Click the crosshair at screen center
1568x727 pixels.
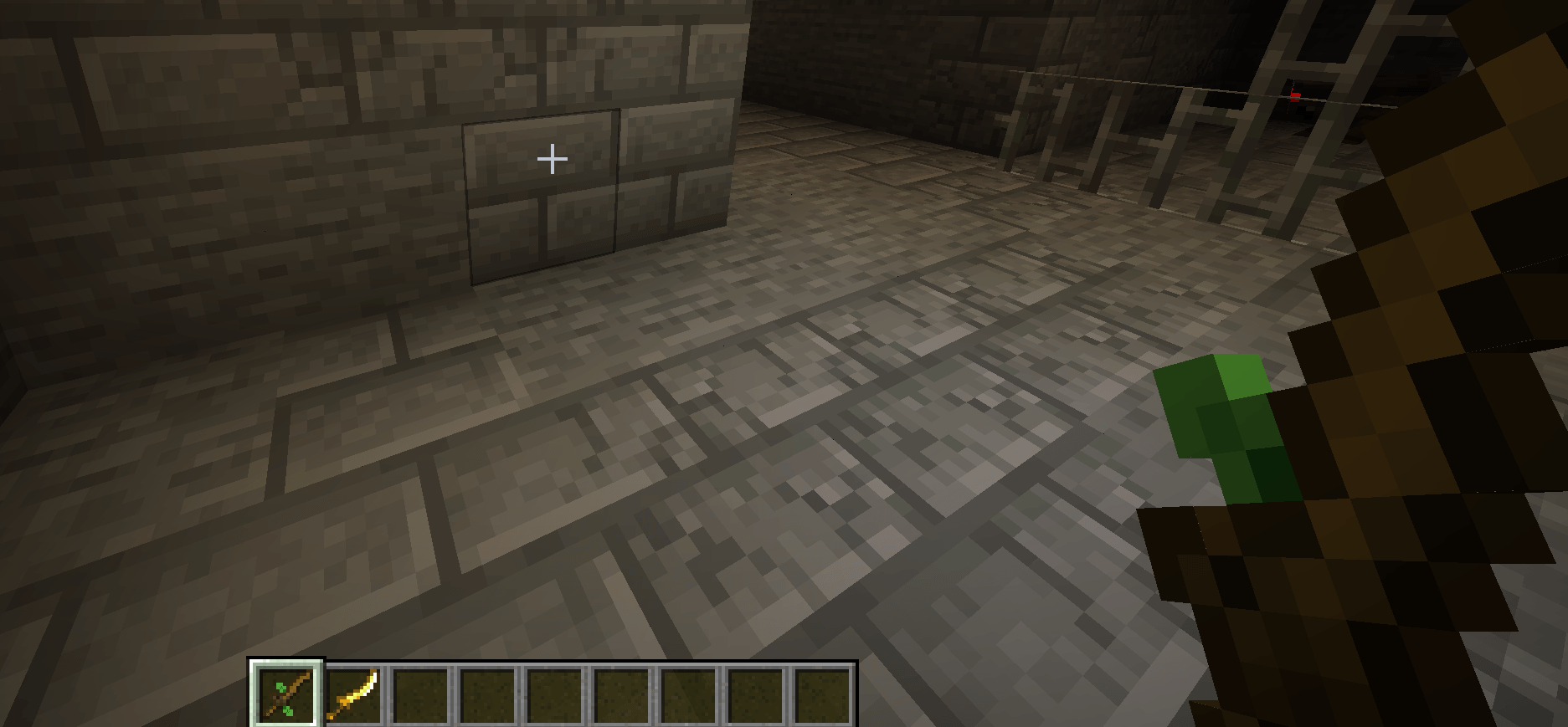(x=553, y=158)
